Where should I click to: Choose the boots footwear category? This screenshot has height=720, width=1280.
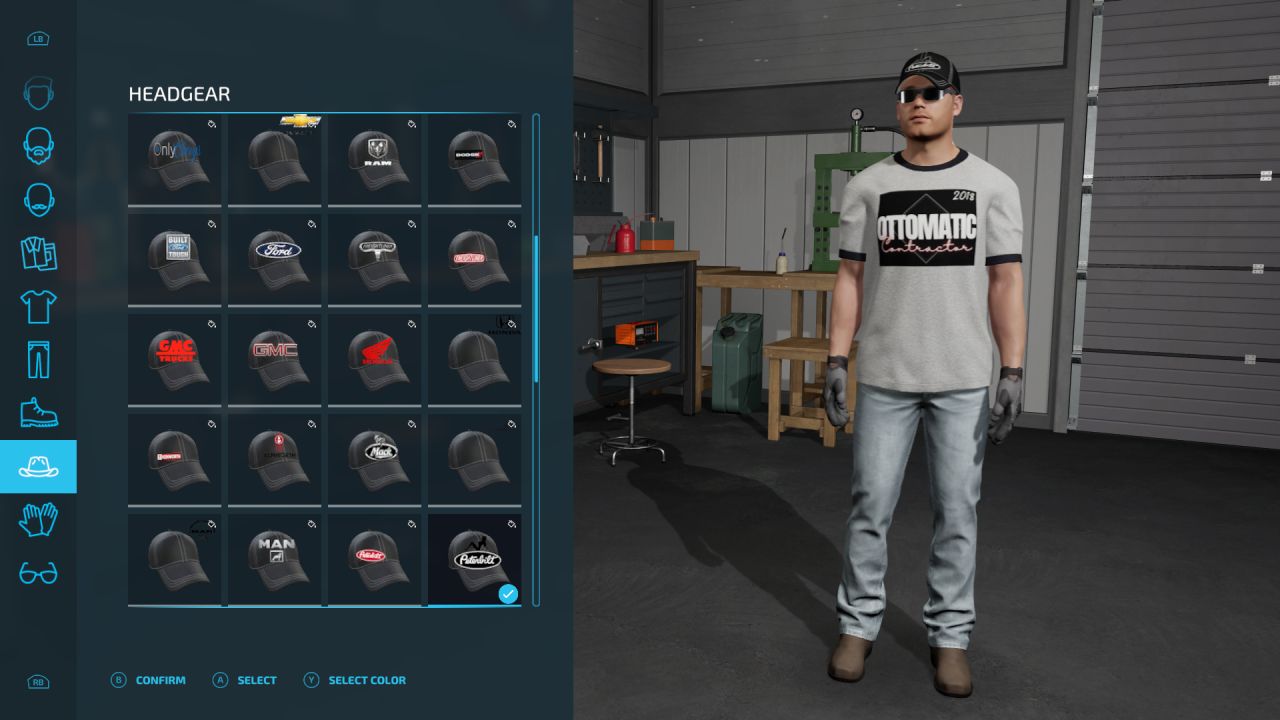(38, 413)
